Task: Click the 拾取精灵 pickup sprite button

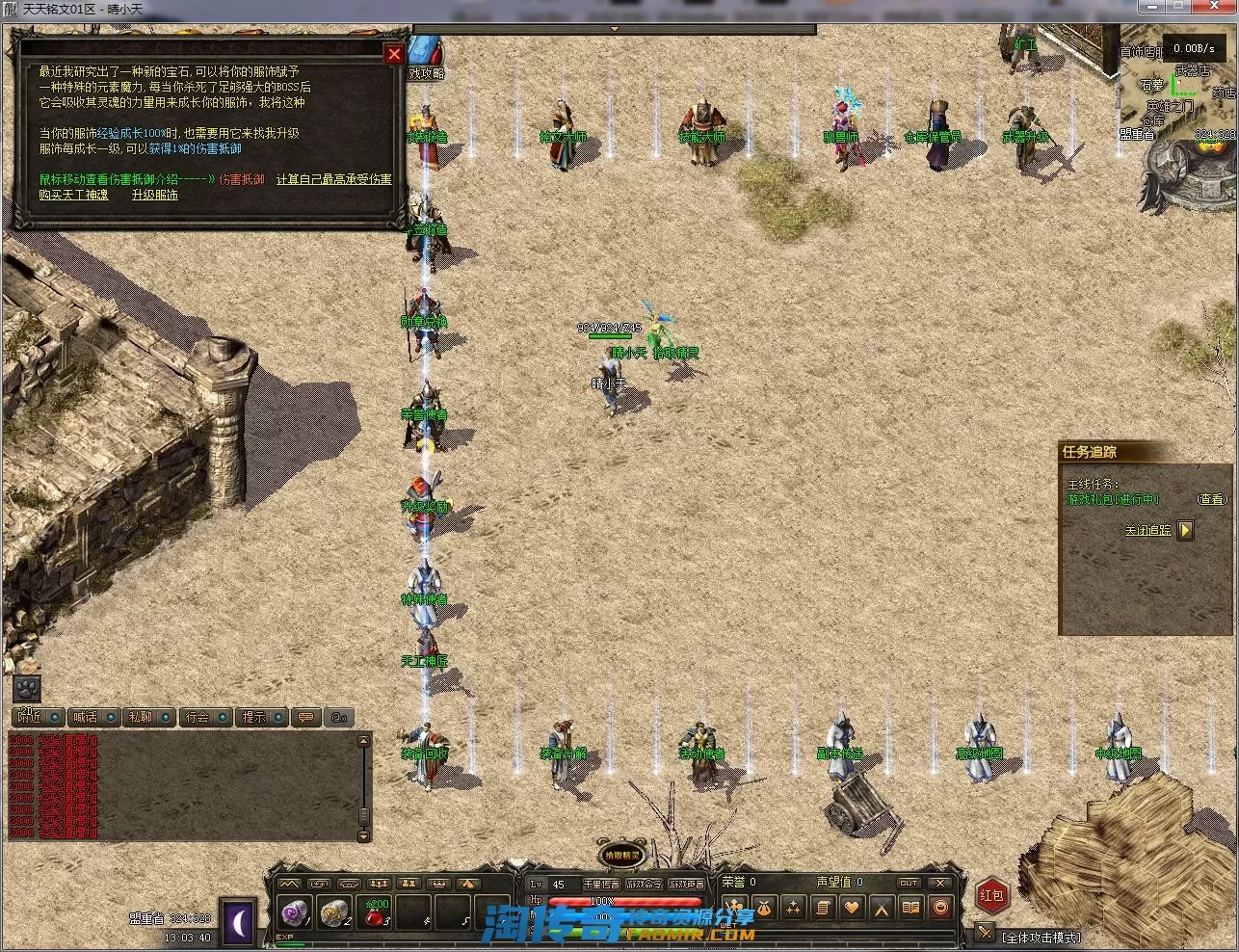Action: click(x=621, y=854)
